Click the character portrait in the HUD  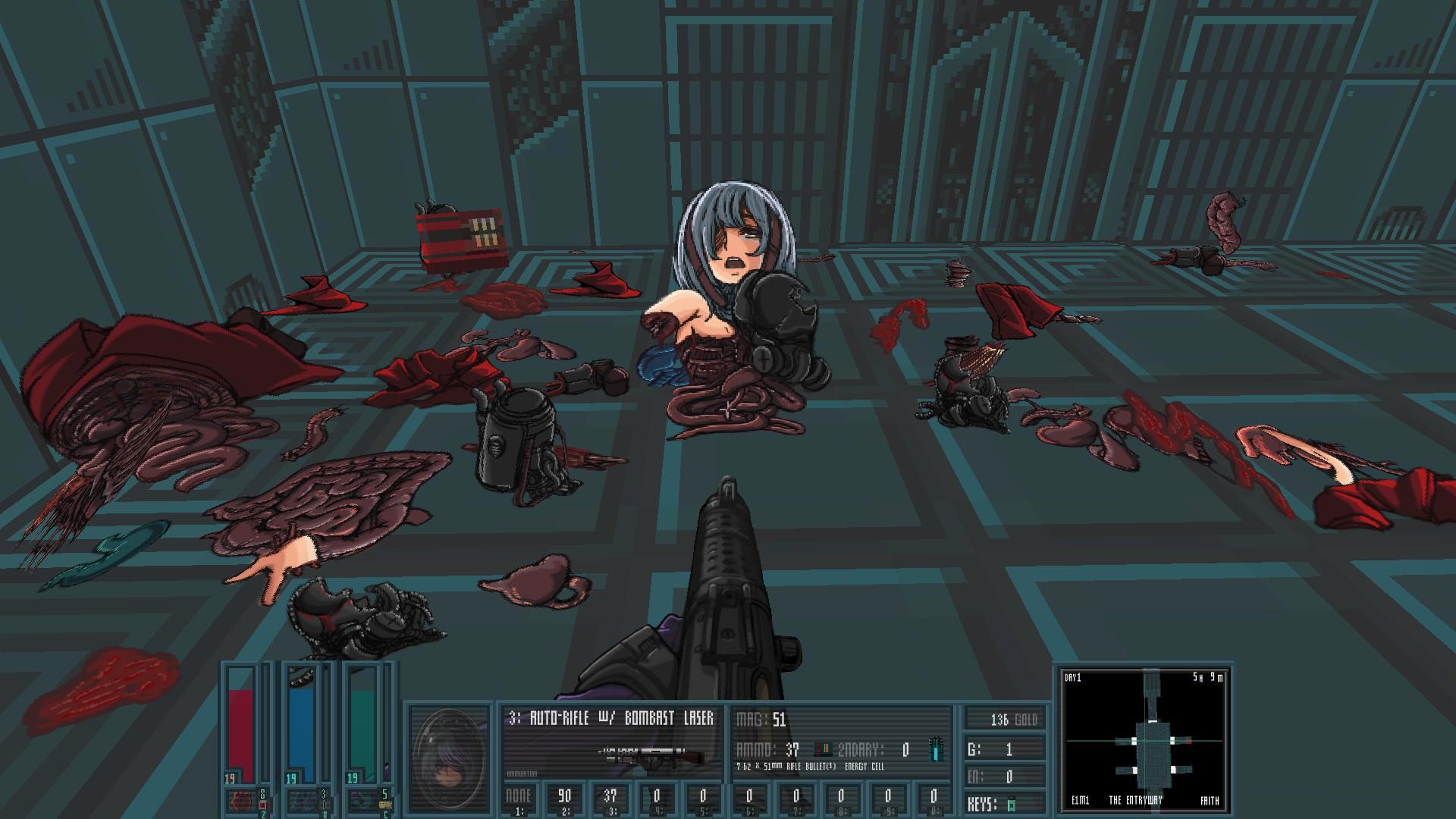click(x=450, y=760)
